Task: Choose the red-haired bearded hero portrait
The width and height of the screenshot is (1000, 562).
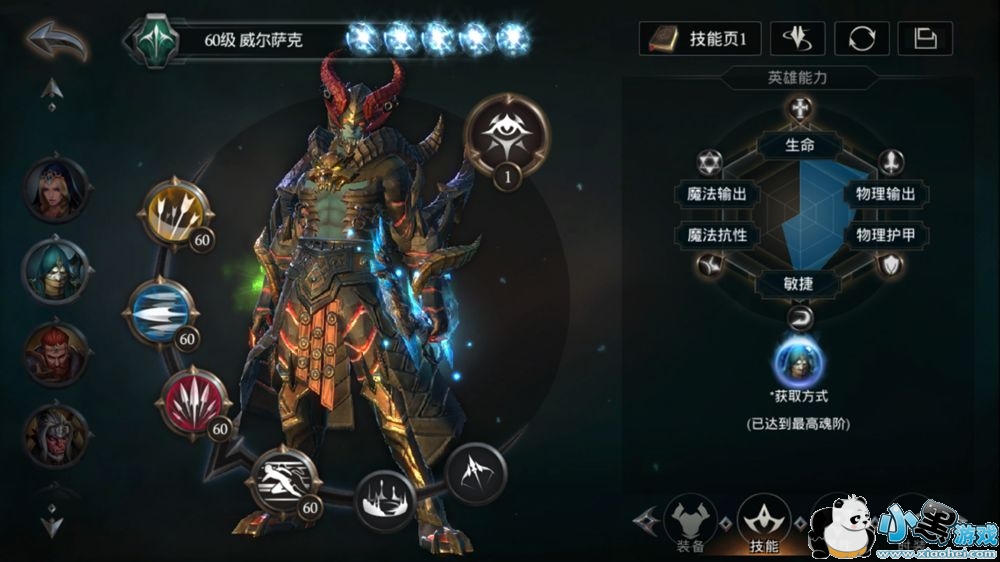Action: coord(56,352)
